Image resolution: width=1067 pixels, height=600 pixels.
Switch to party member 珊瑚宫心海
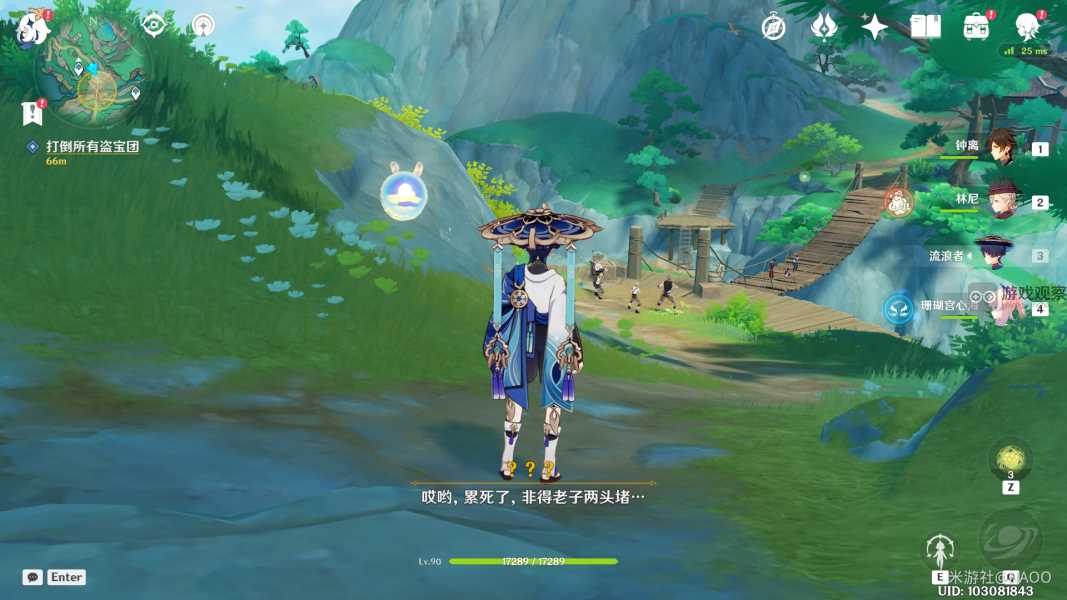[x=1001, y=306]
